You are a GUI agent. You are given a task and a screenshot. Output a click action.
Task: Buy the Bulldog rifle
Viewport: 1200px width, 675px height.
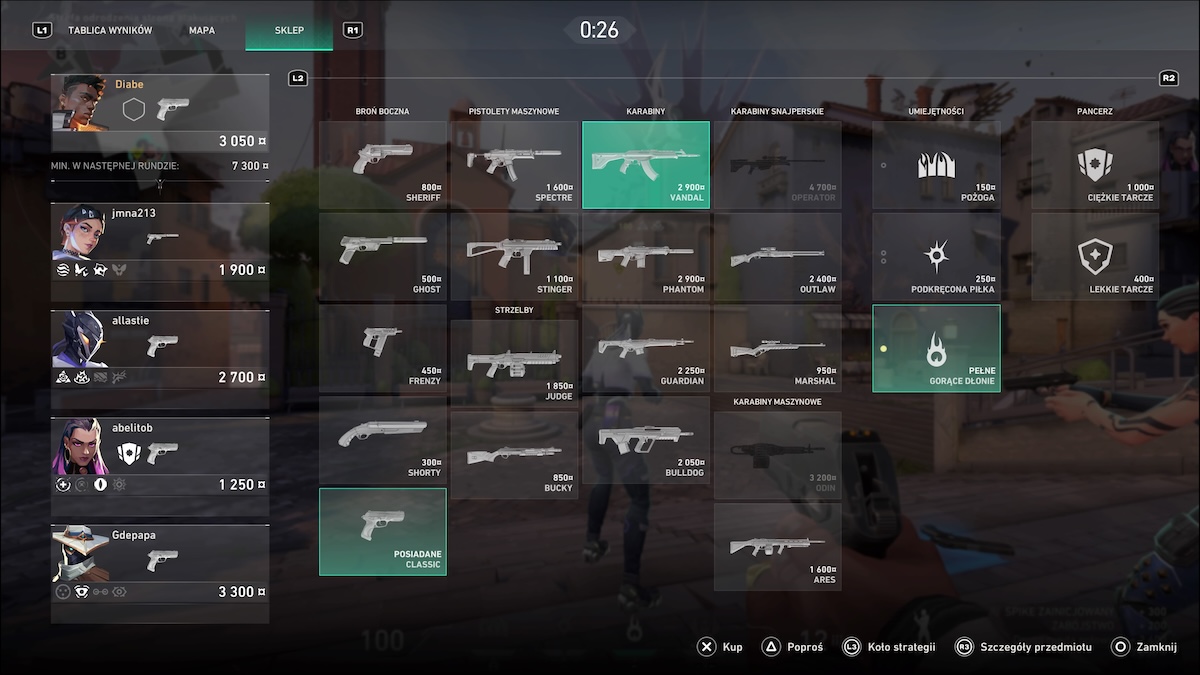[646, 440]
